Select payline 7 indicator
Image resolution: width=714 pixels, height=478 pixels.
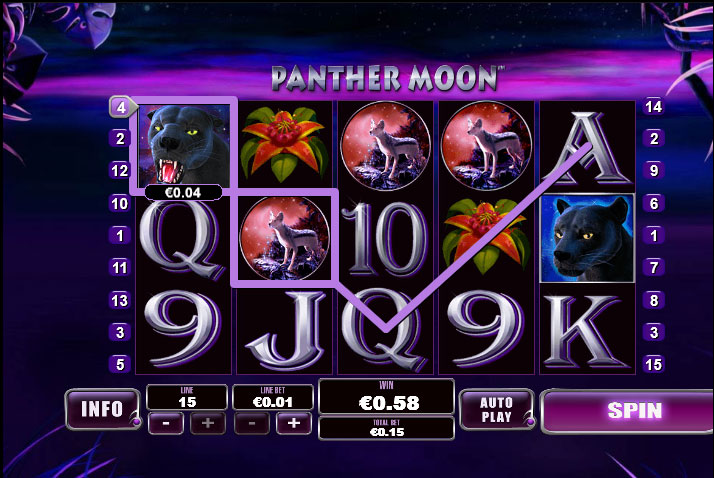[655, 268]
